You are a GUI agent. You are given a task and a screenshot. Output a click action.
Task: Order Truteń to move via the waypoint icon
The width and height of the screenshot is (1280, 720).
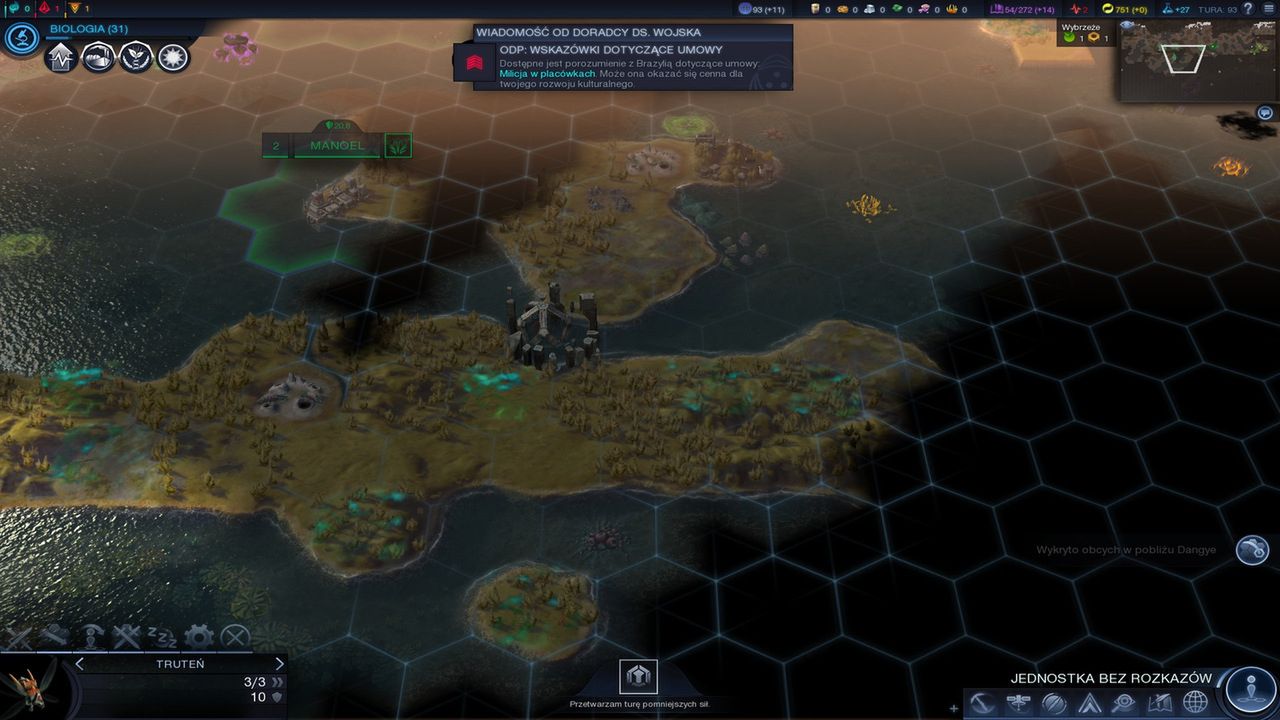point(92,634)
